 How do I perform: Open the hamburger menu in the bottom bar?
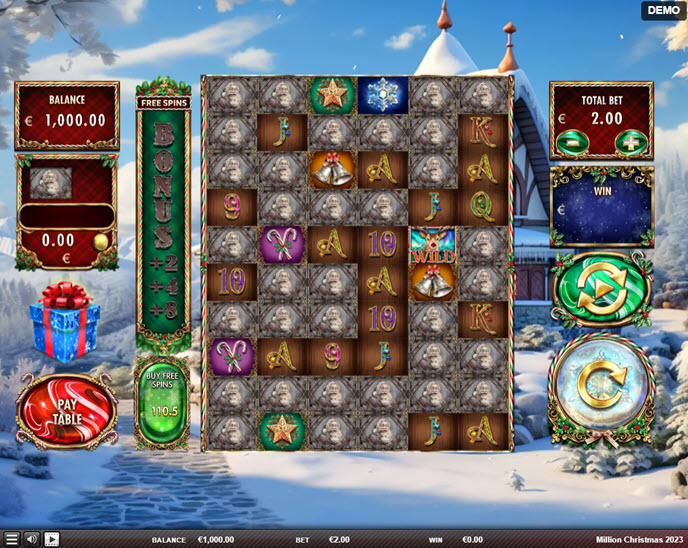click(11, 539)
